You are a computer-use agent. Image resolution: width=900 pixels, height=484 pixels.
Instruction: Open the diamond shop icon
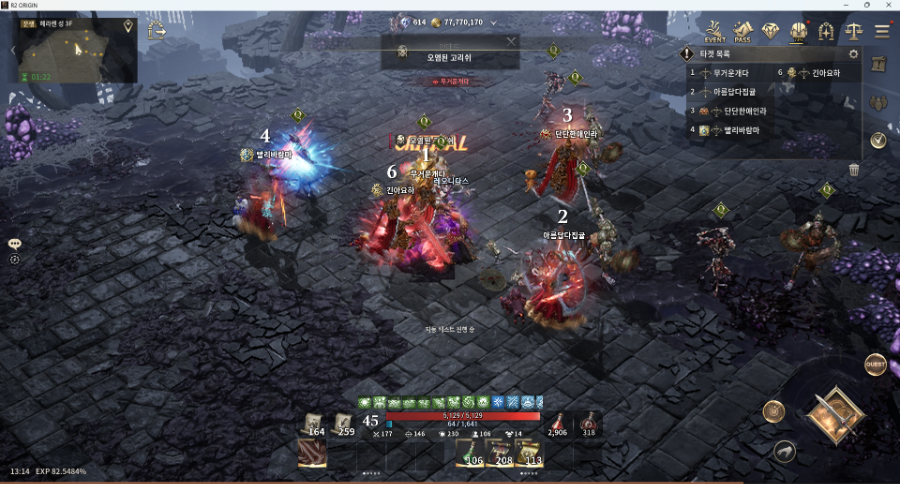click(770, 31)
